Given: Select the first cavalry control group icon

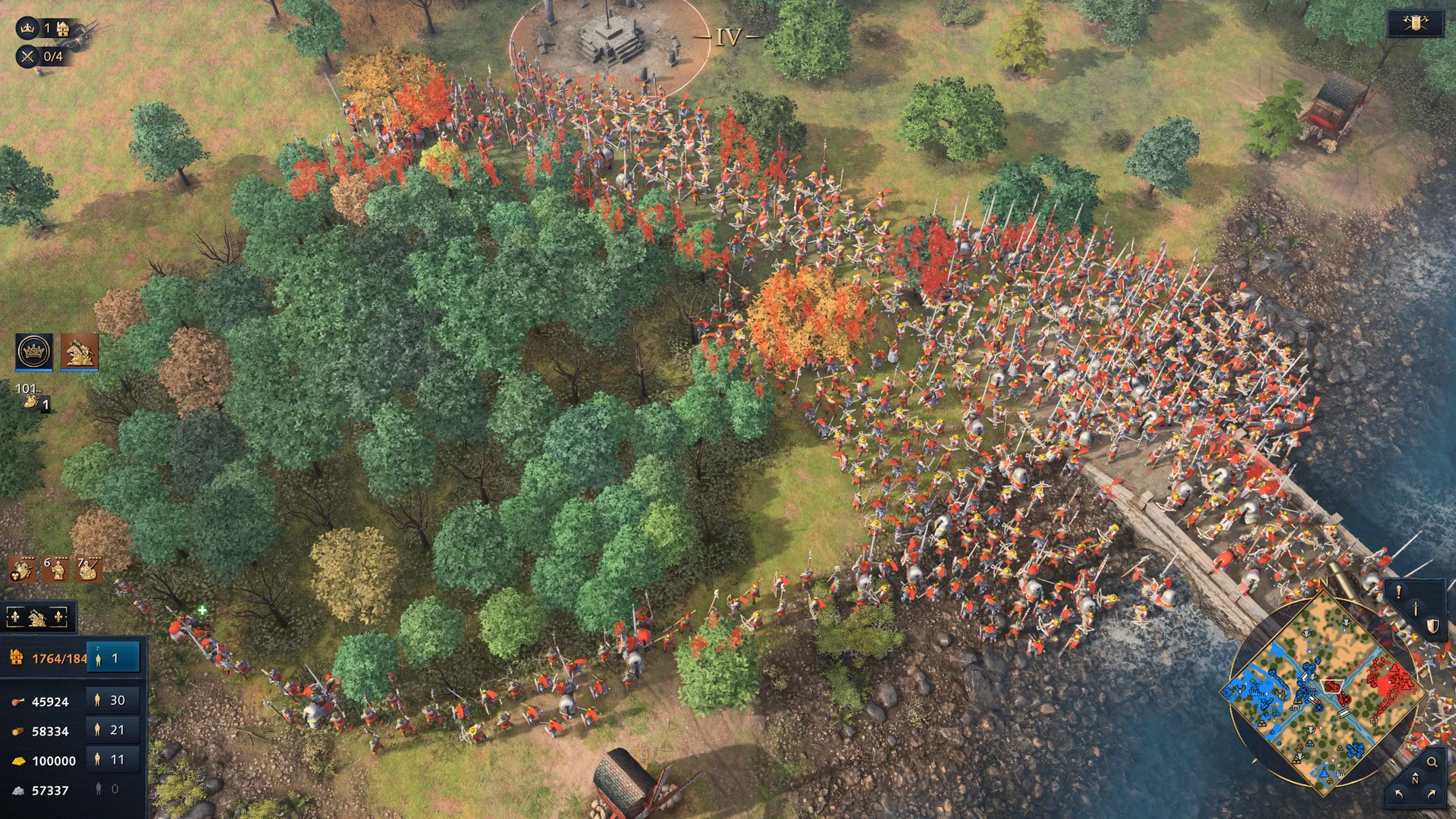Looking at the screenshot, I should tap(21, 568).
